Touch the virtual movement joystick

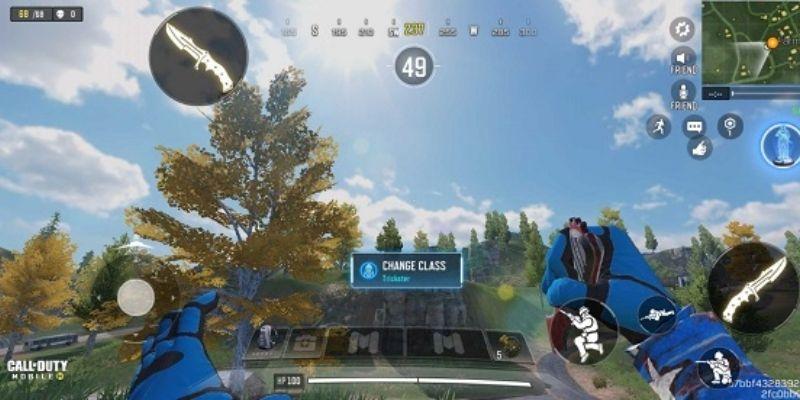click(136, 296)
